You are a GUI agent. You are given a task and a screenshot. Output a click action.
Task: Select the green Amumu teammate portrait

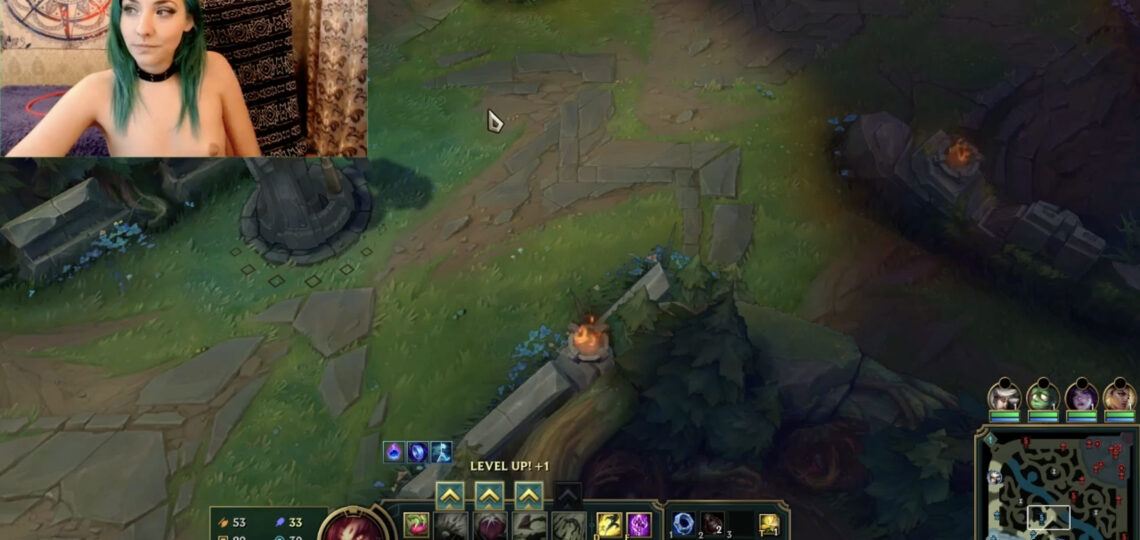tap(1043, 396)
